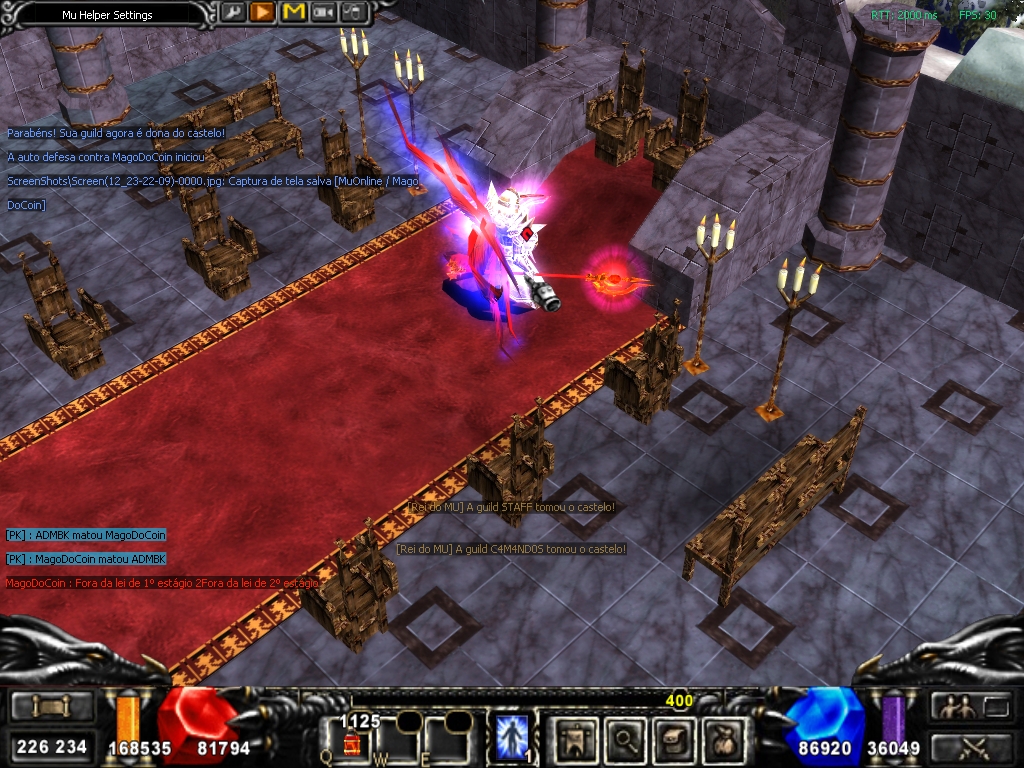
Task: Select the glowing blue active skill icon
Action: [x=513, y=735]
